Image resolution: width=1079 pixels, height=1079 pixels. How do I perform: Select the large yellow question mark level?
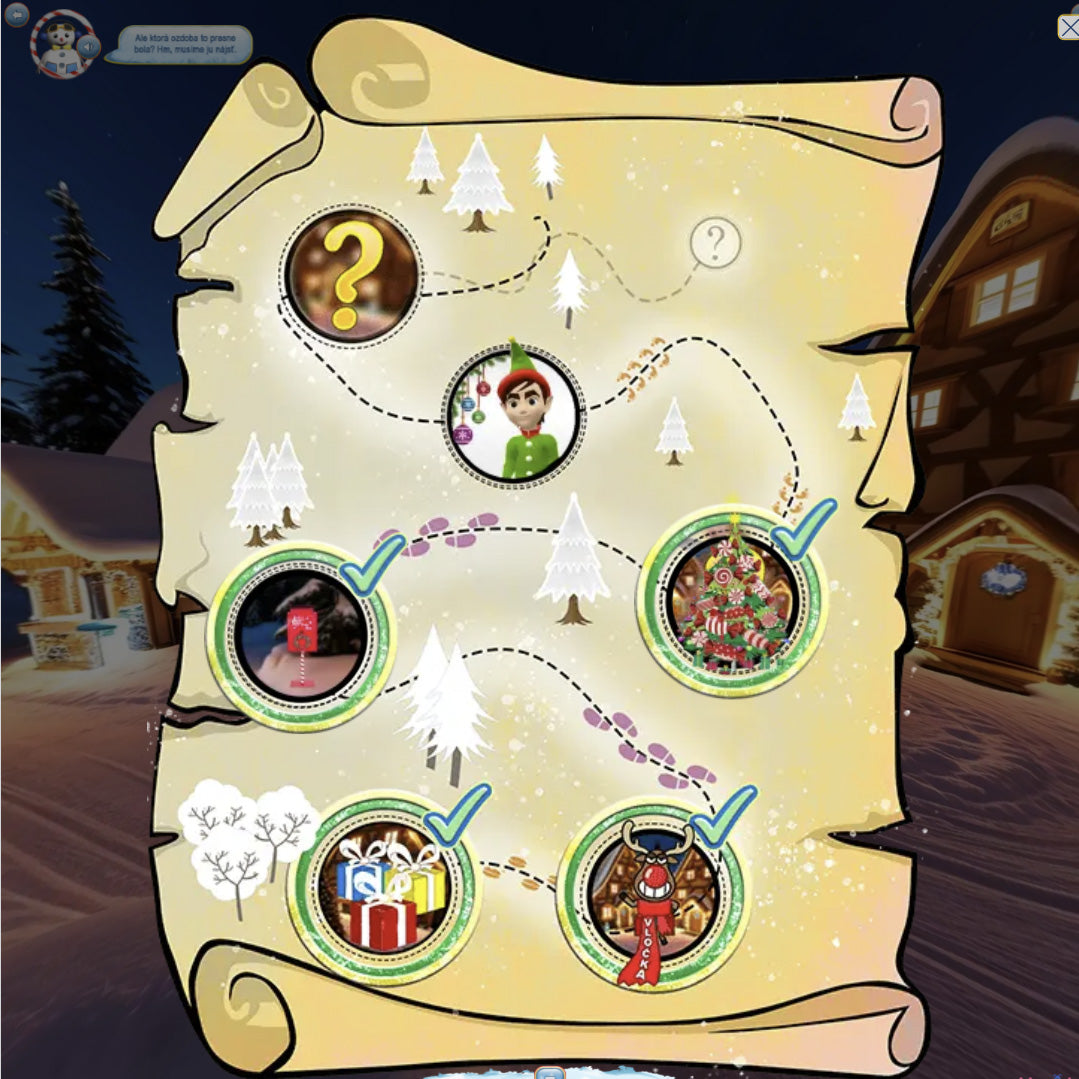[x=351, y=276]
